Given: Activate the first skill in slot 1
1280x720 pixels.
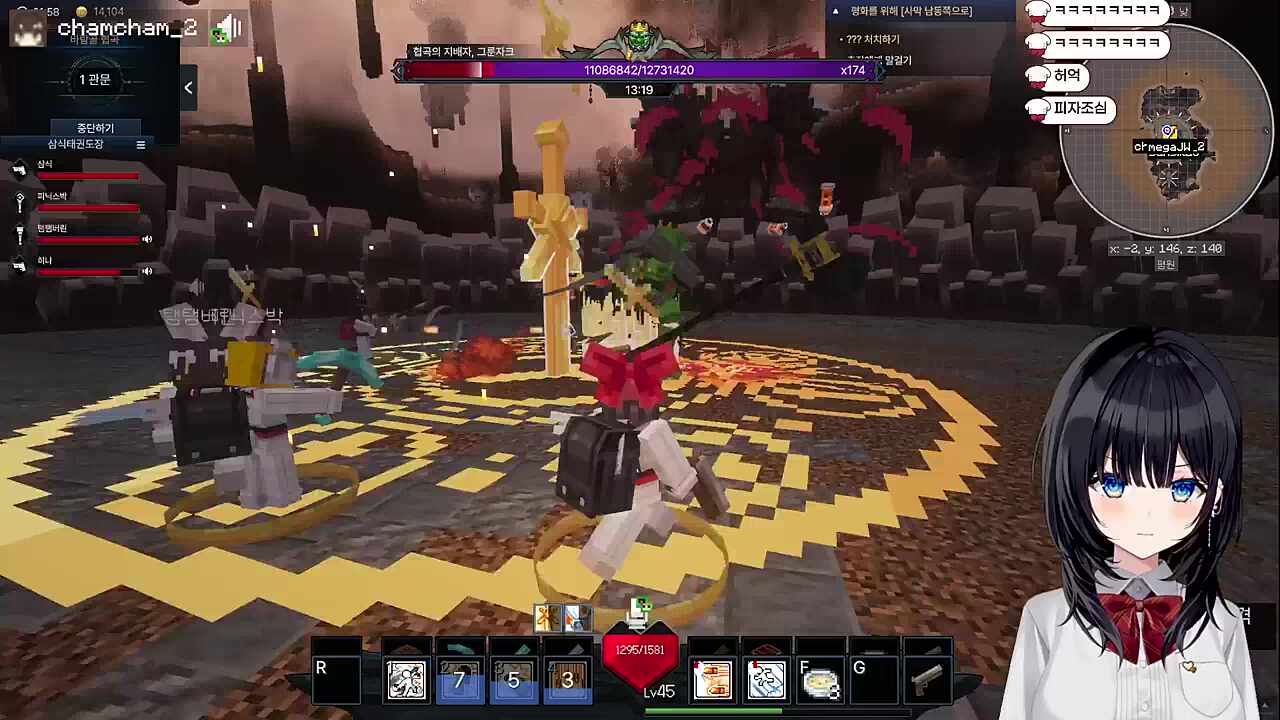Looking at the screenshot, I should point(407,681).
